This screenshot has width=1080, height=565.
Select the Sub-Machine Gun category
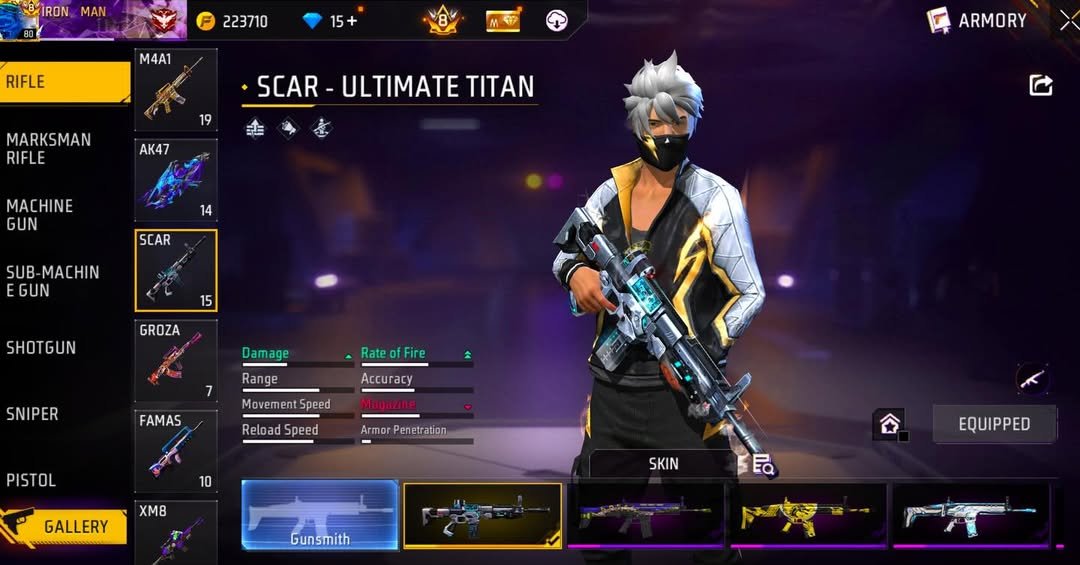(x=52, y=281)
